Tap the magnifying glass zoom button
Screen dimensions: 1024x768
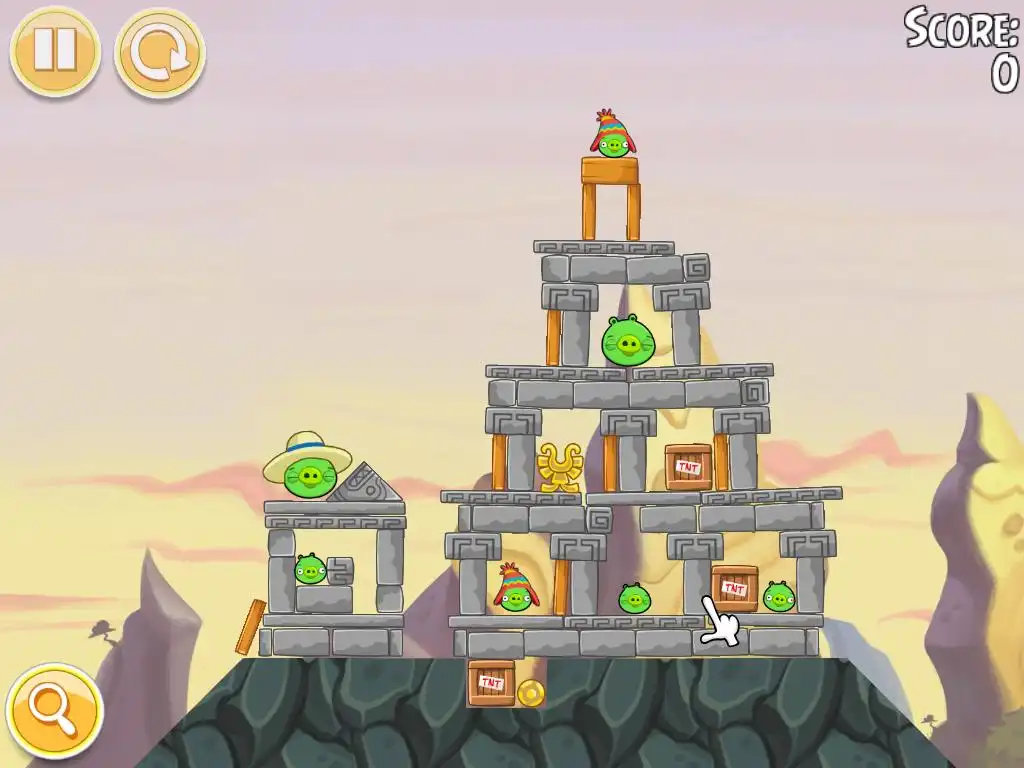tap(54, 711)
